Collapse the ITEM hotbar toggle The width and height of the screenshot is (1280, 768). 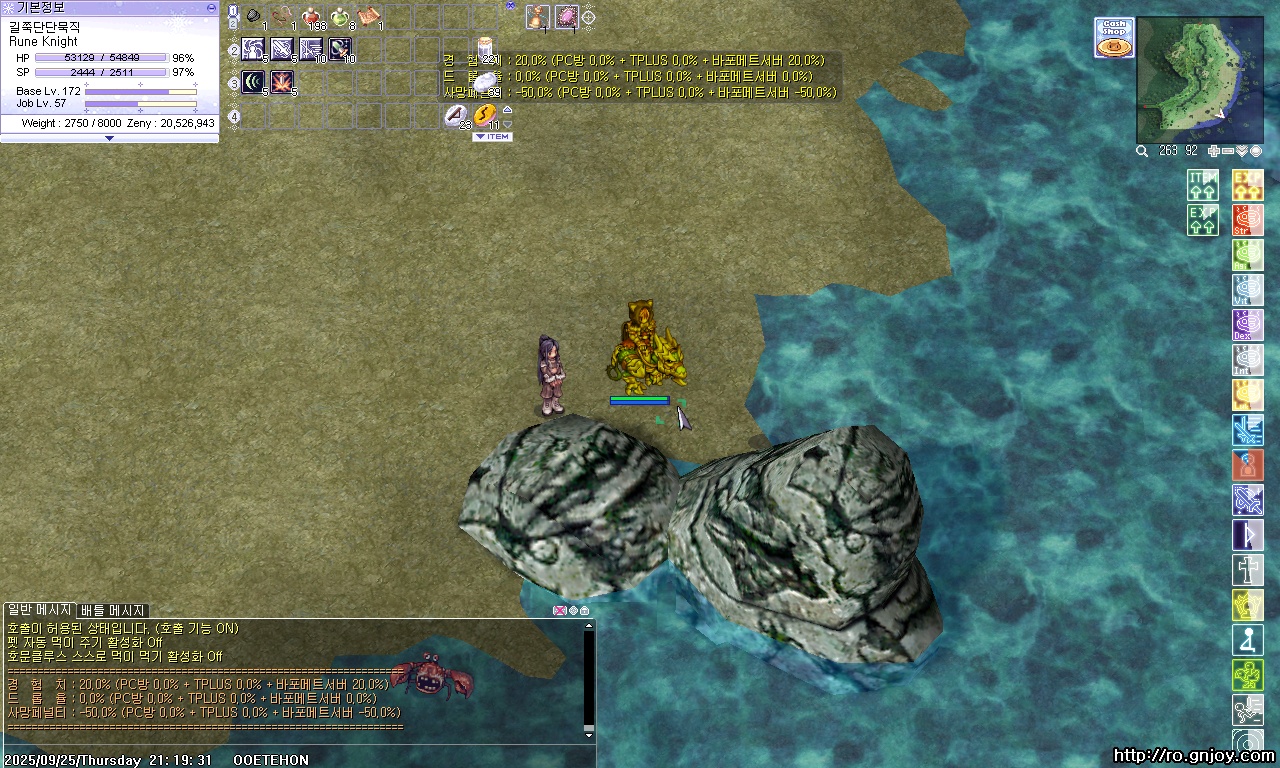tap(492, 136)
